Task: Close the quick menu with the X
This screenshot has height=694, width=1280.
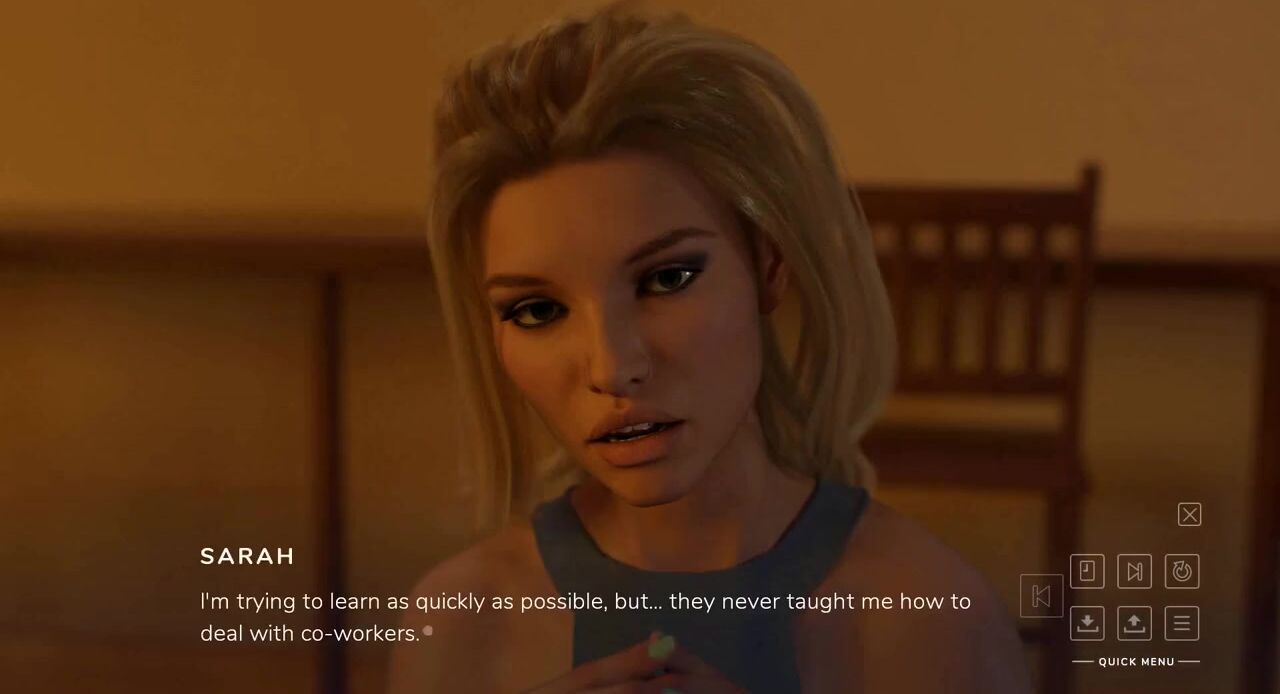Action: tap(1189, 514)
